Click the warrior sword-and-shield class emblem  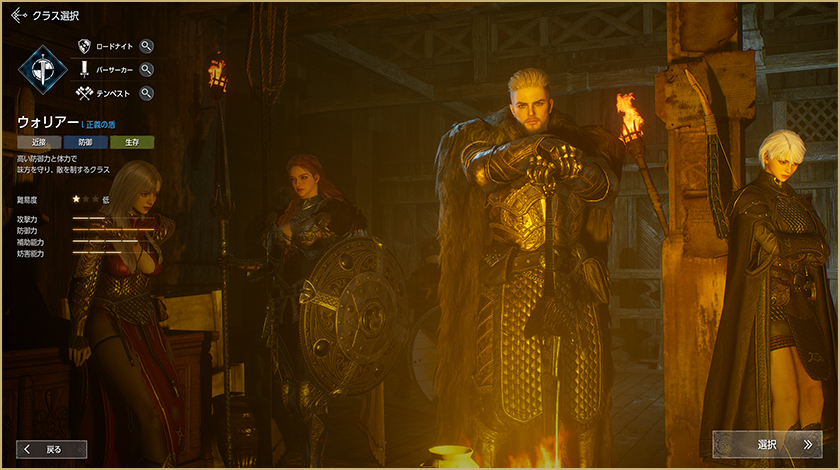(x=42, y=70)
